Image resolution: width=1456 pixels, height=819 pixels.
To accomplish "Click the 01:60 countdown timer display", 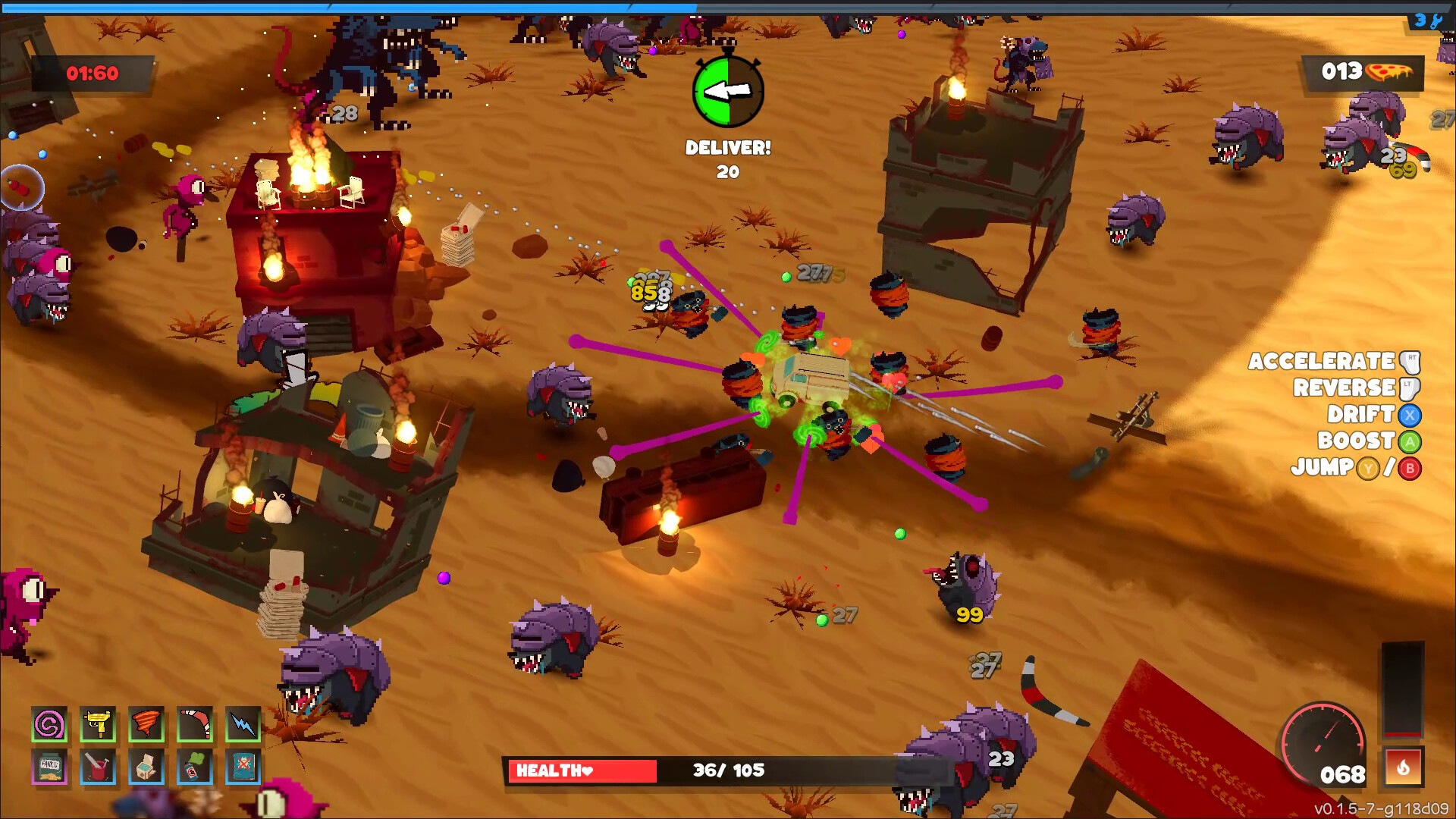I will (91, 74).
